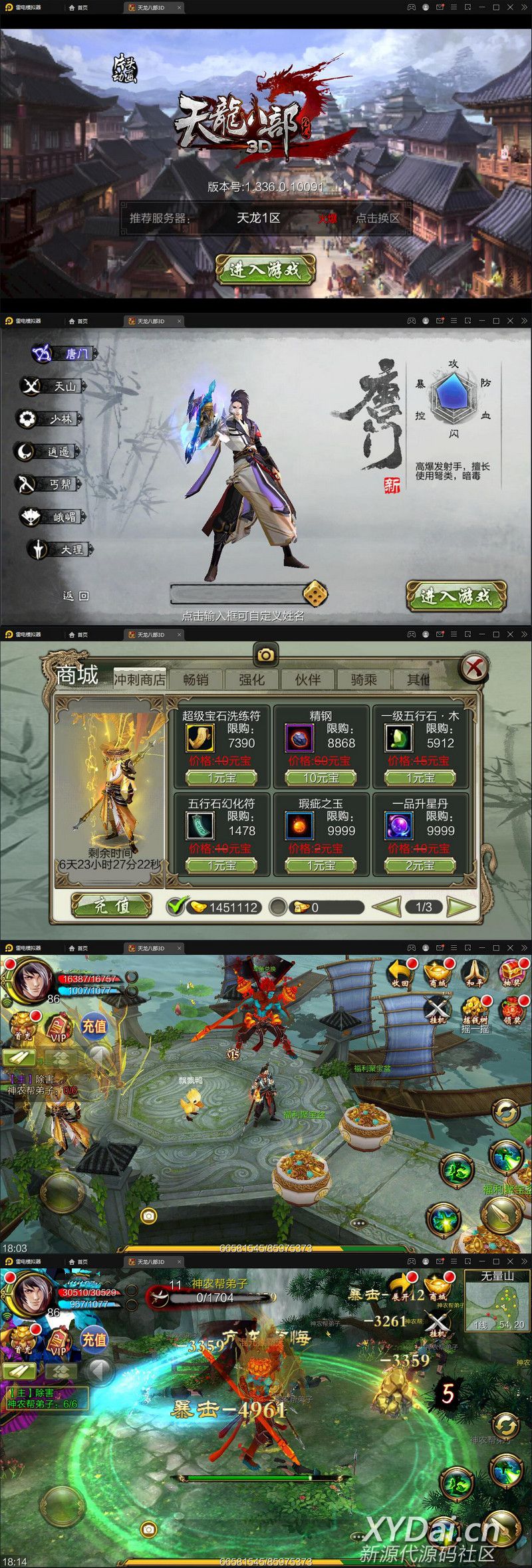Image resolution: width=532 pixels, height=1568 pixels.
Task: Buy 精钢 with the 10元宝 button
Action: 321,778
